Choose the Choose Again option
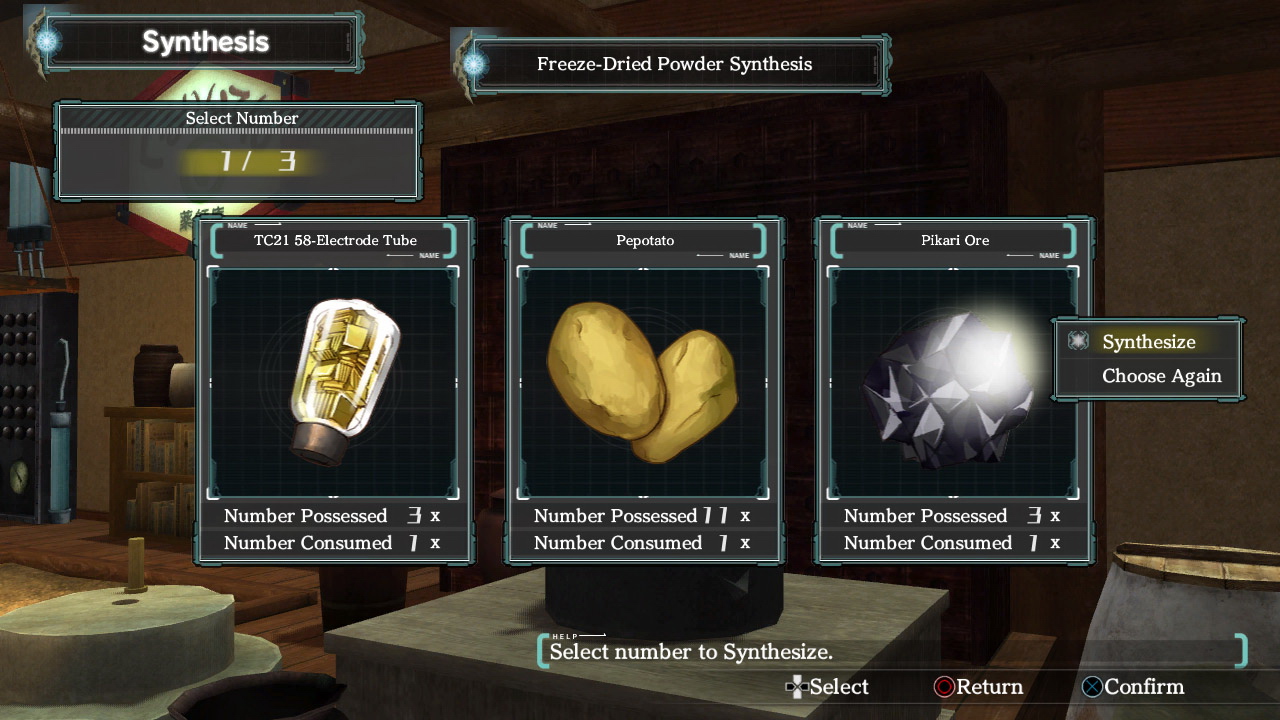 (x=1161, y=376)
